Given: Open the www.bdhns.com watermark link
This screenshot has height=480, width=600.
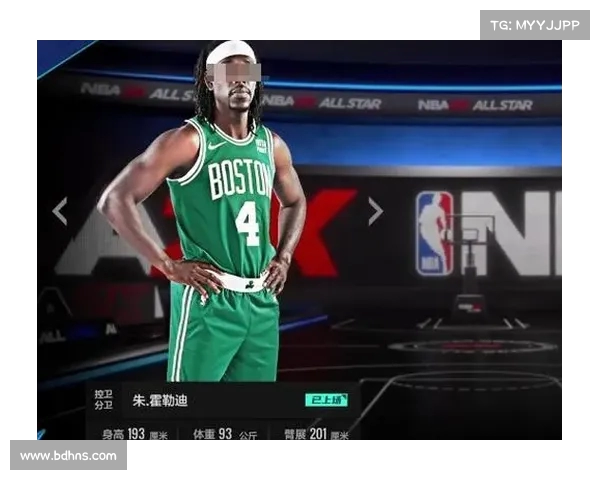Looking at the screenshot, I should (68, 456).
